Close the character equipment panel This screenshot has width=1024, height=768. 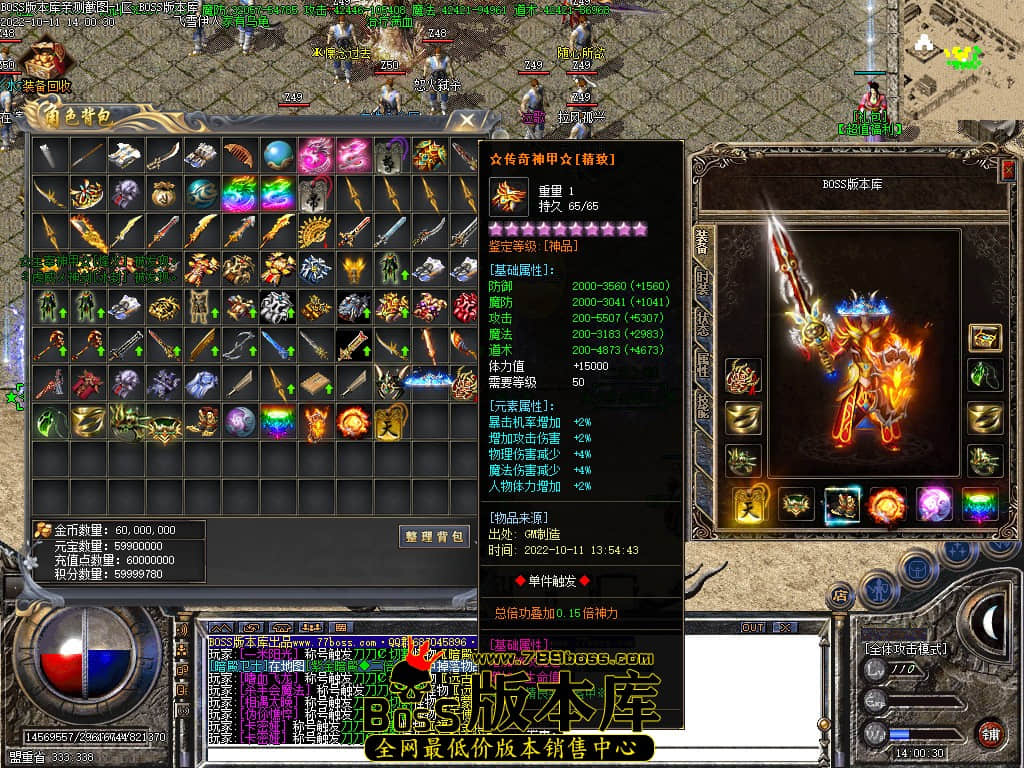[1008, 170]
